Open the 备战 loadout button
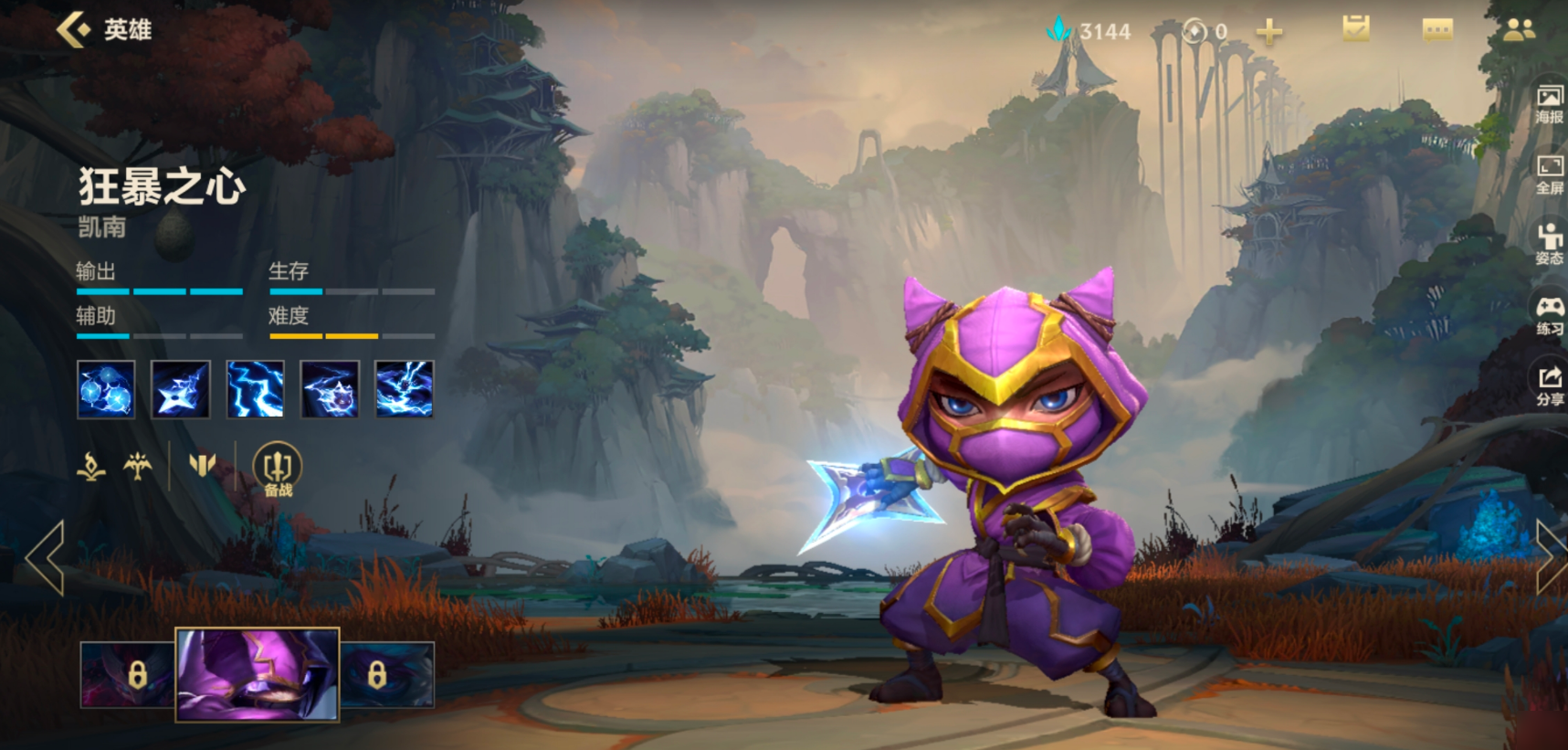1568x750 pixels. pyautogui.click(x=277, y=470)
